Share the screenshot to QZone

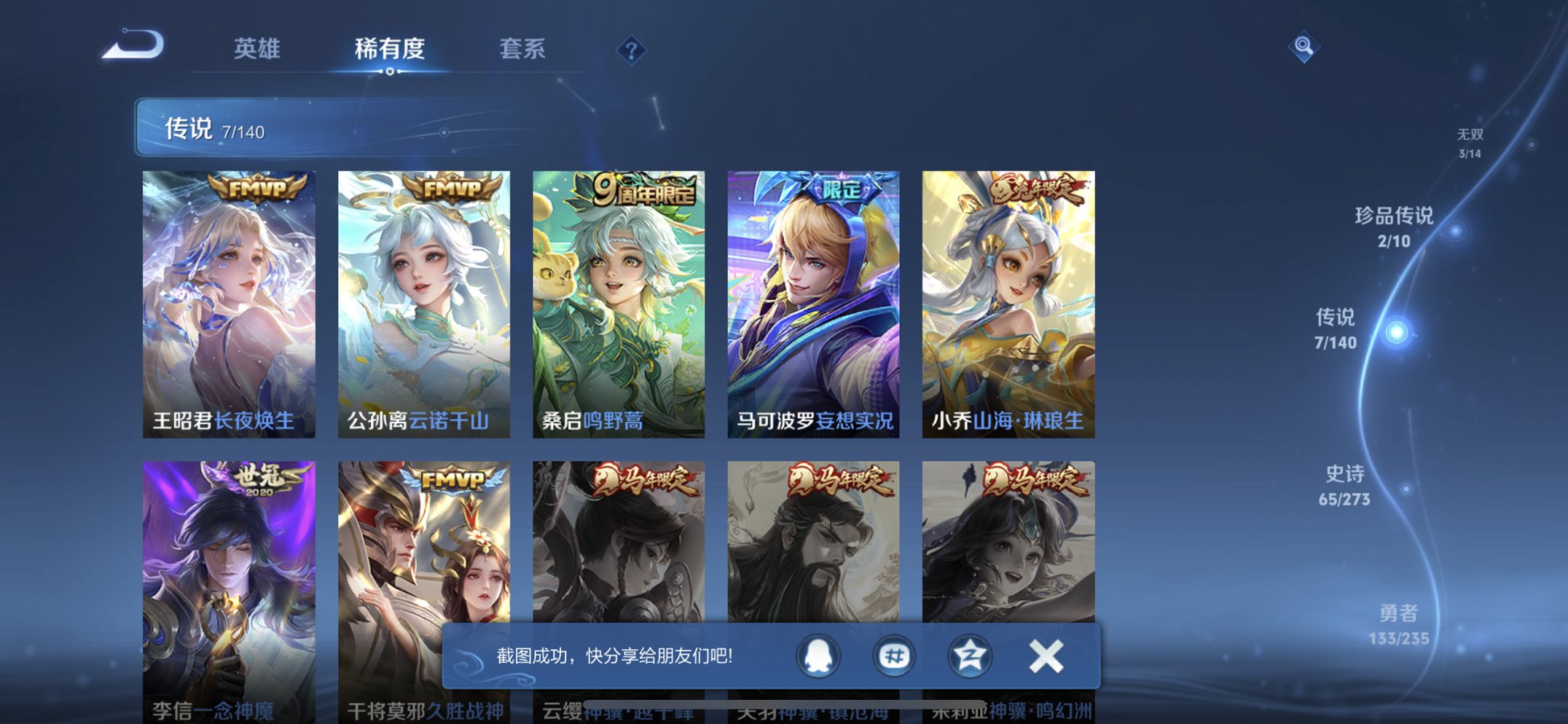tap(968, 656)
